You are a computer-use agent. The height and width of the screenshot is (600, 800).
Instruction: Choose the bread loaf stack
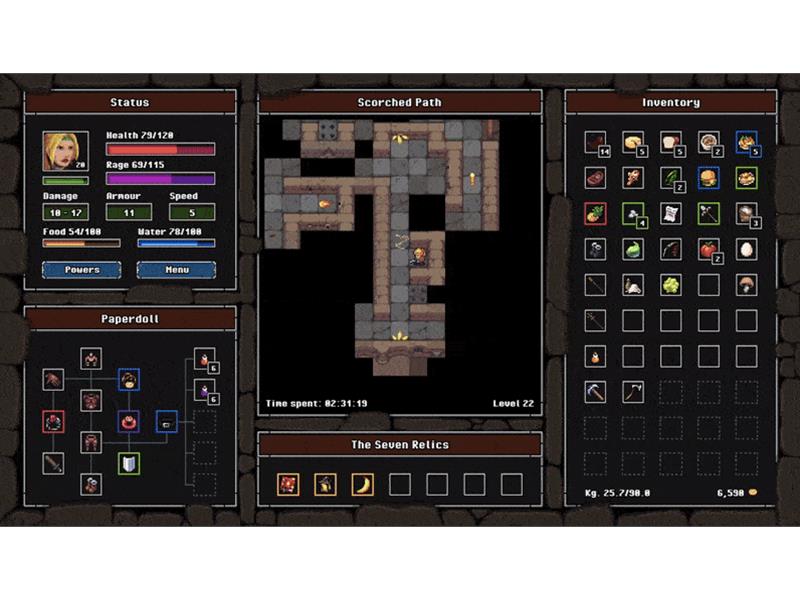670,143
